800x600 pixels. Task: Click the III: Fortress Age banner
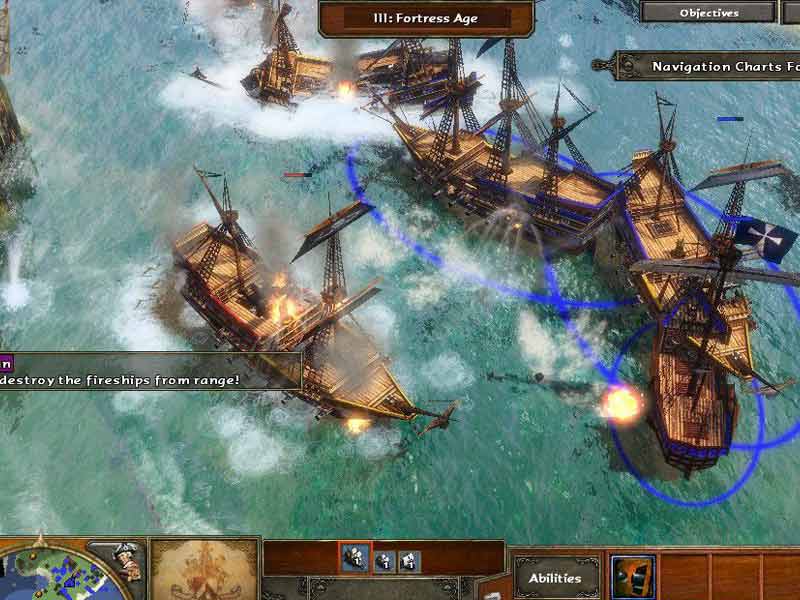pyautogui.click(x=425, y=18)
